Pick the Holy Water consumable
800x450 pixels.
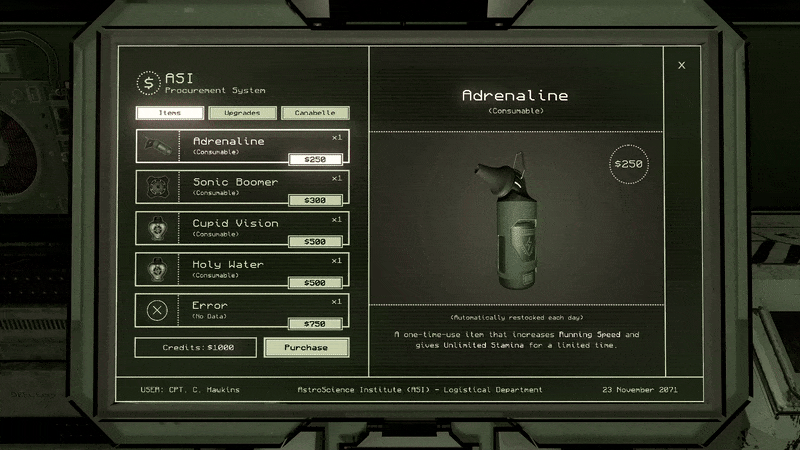[242, 269]
